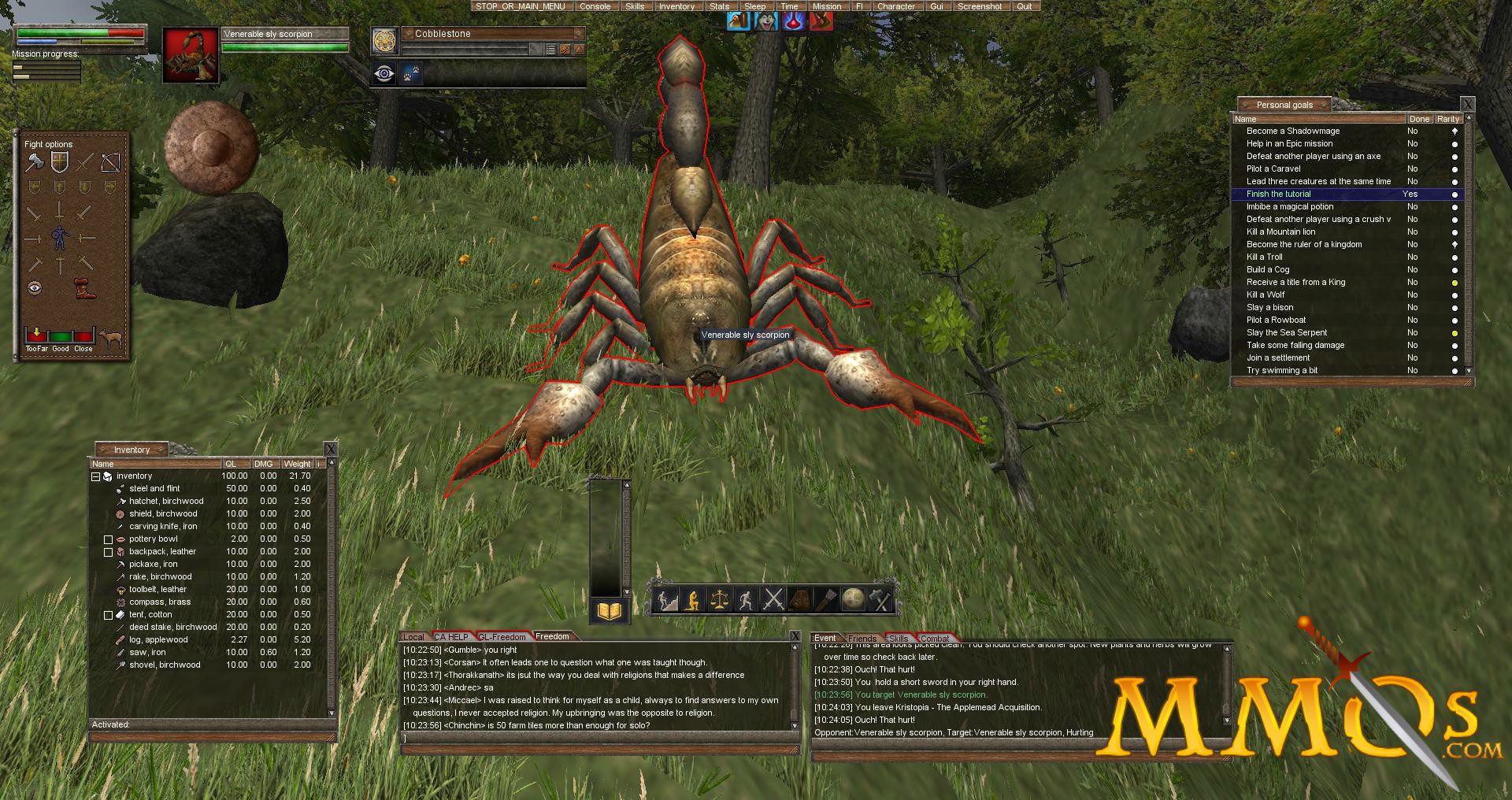The height and width of the screenshot is (800, 1512).
Task: Expand the Cobblestone selection with the right arrow
Action: point(578,49)
